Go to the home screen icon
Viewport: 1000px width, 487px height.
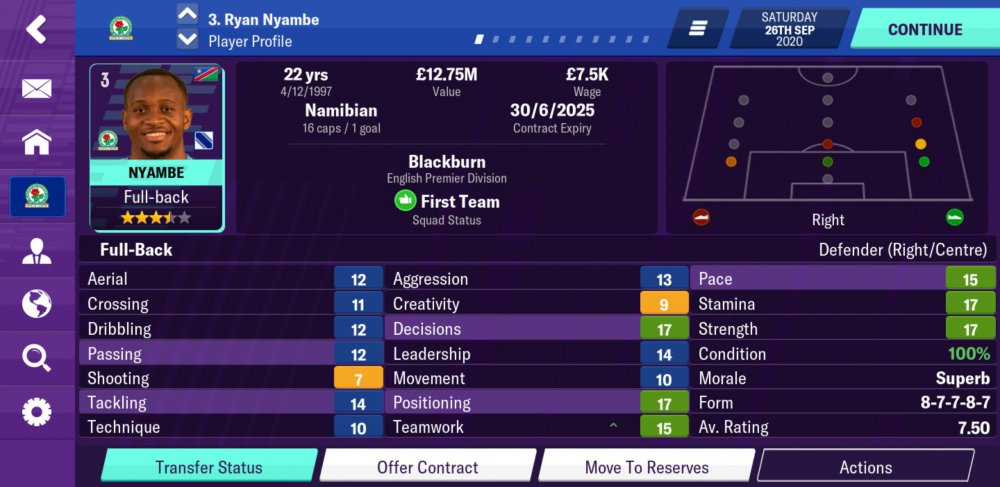pos(36,142)
